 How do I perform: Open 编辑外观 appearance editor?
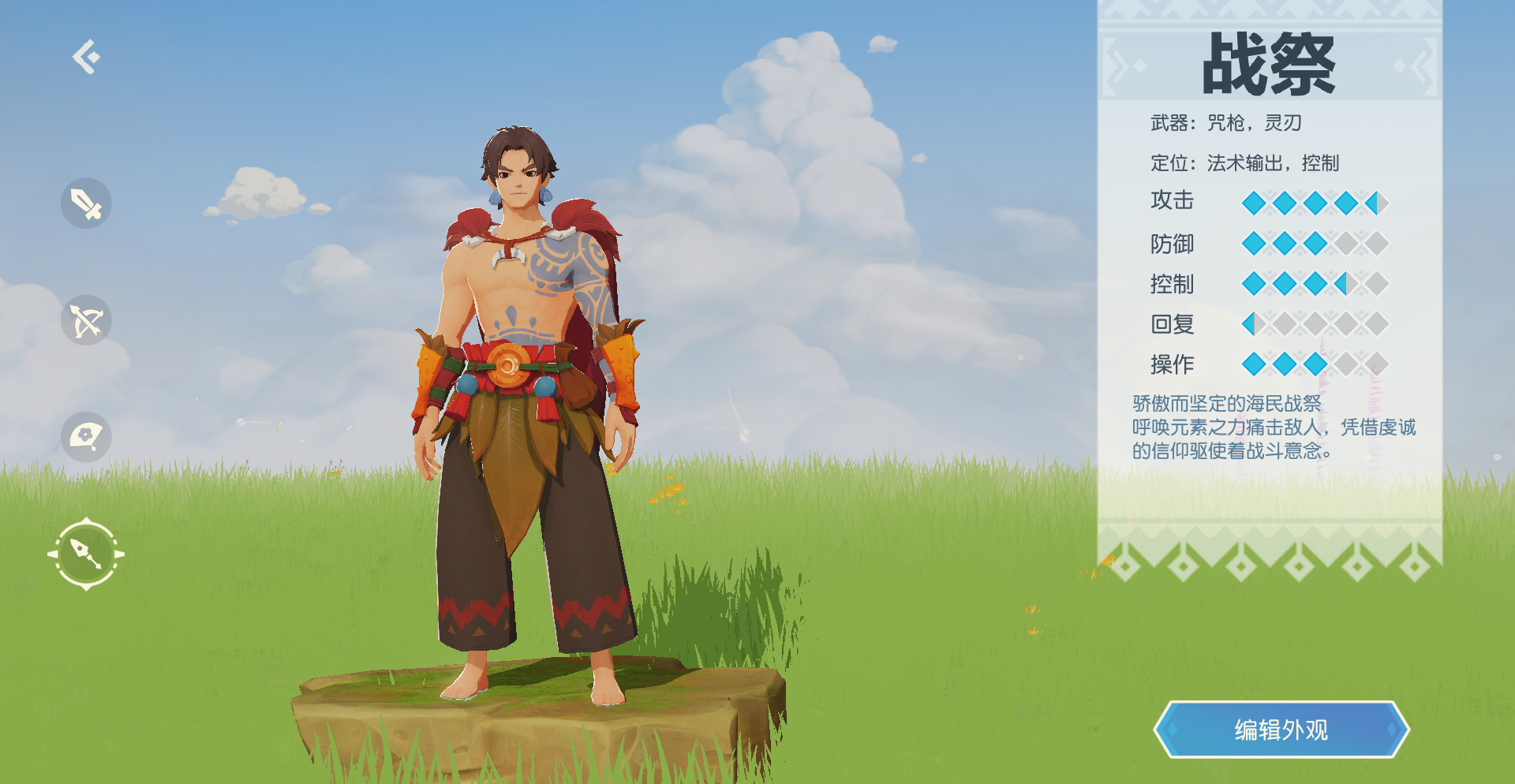[x=1281, y=730]
